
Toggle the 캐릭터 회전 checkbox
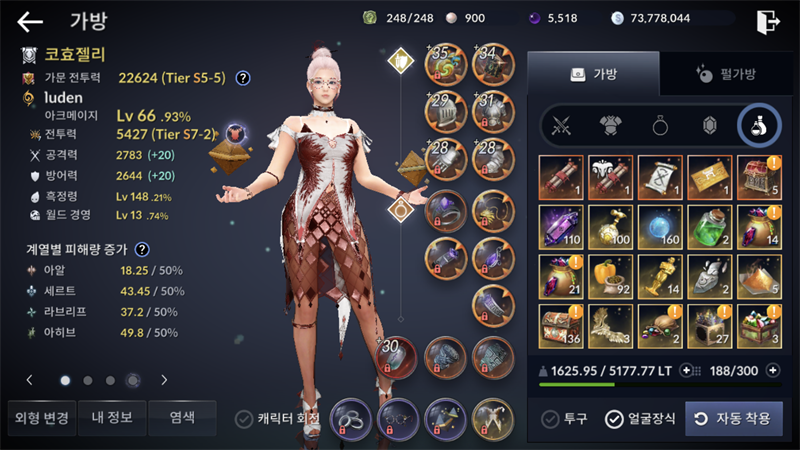pyautogui.click(x=243, y=419)
